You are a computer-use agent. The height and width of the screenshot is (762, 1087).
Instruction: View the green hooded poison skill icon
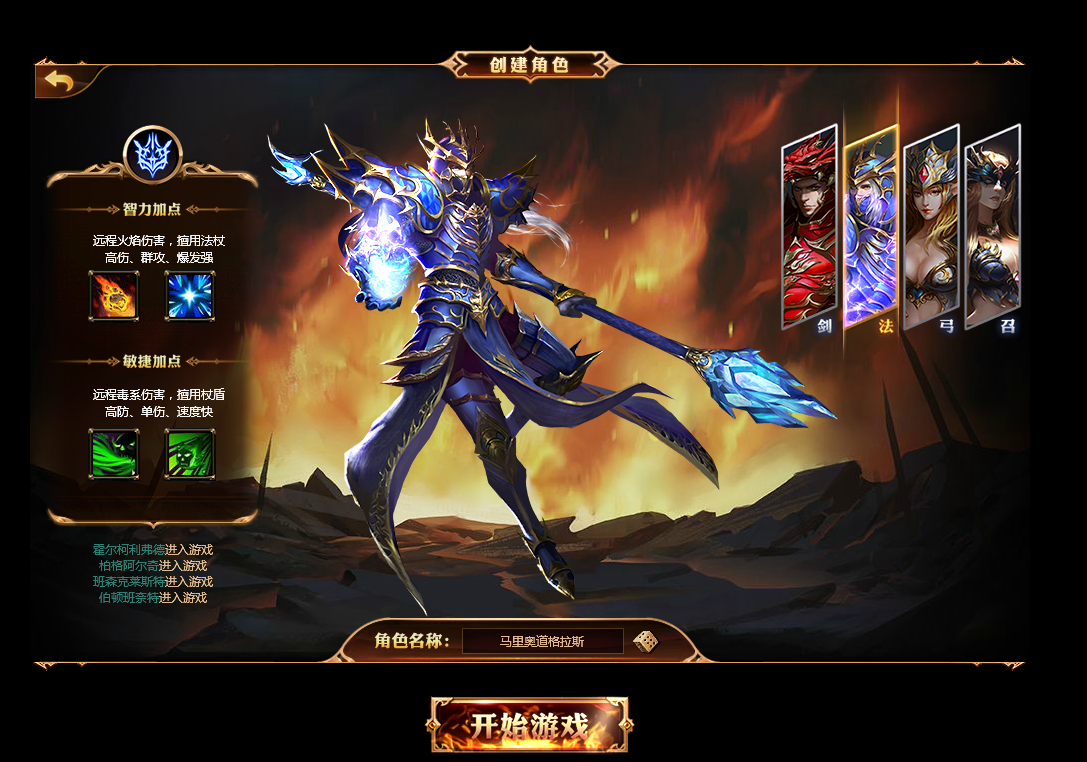[x=113, y=453]
